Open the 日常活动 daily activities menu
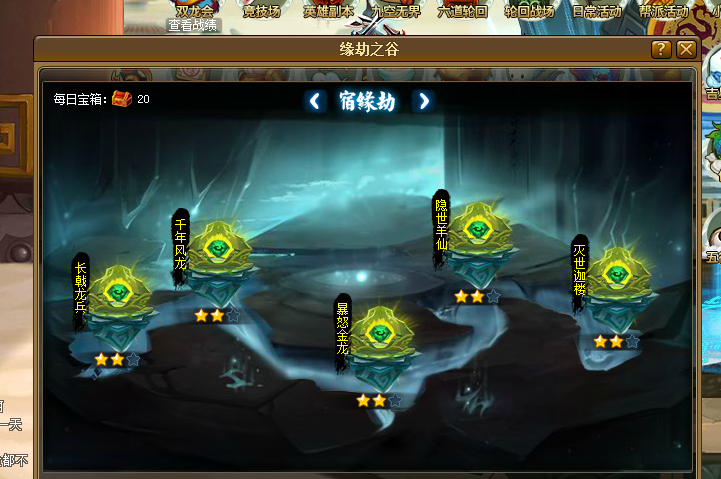The image size is (721, 479). pyautogui.click(x=597, y=12)
